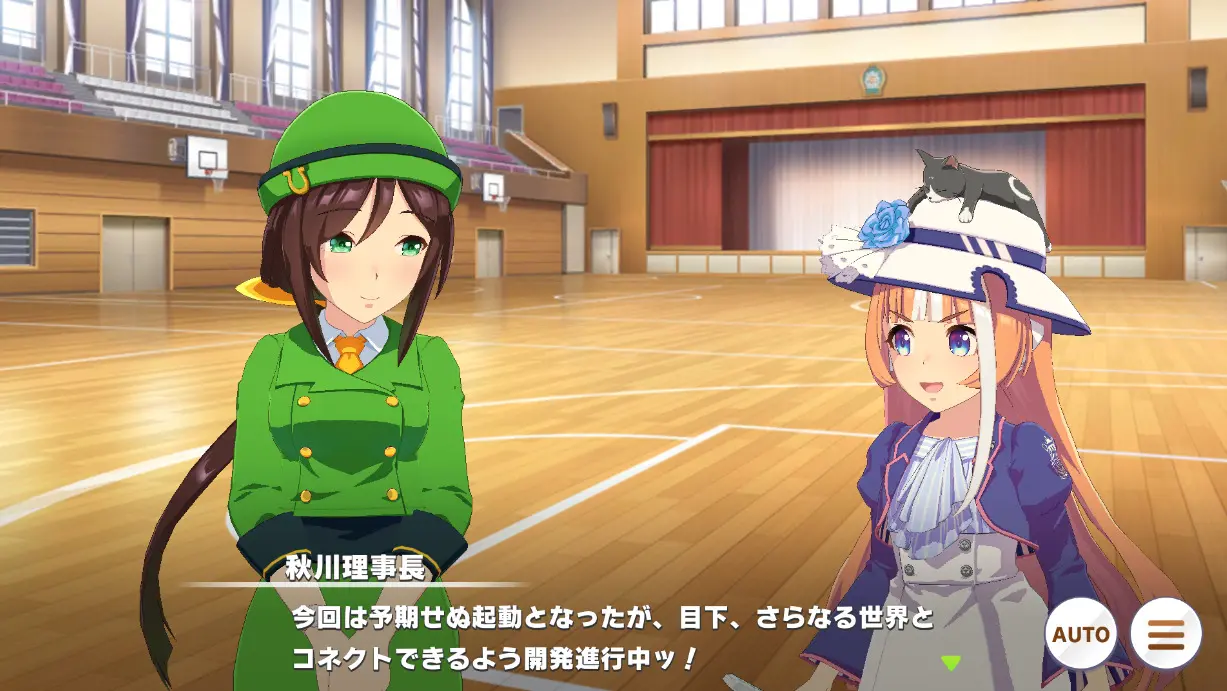Advance dialogue with the green arrow indicator
This screenshot has width=1227, height=691.
(x=950, y=662)
